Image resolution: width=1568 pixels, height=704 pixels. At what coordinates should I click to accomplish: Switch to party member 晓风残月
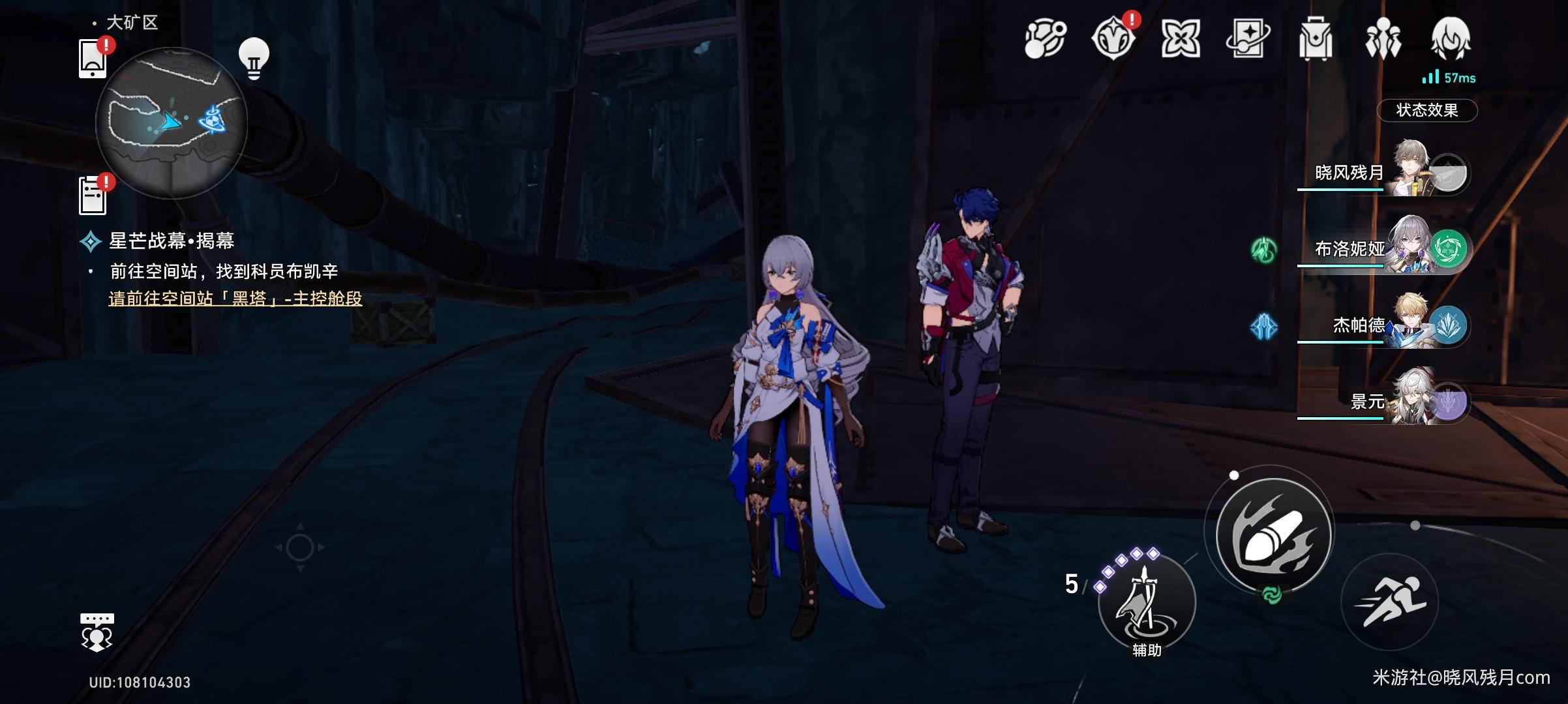click(1383, 172)
